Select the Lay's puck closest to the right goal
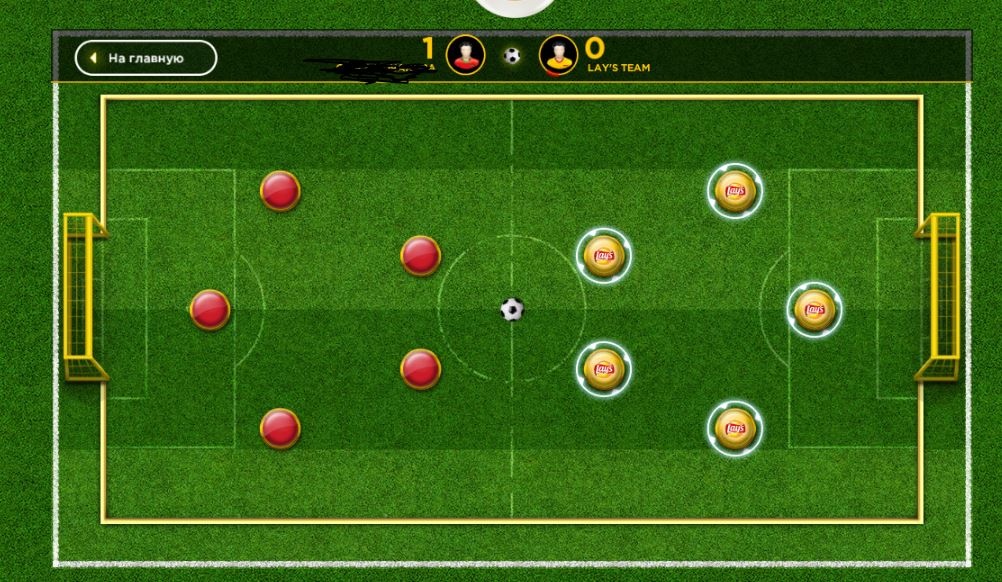Viewport: 1002px width, 582px height. 814,310
